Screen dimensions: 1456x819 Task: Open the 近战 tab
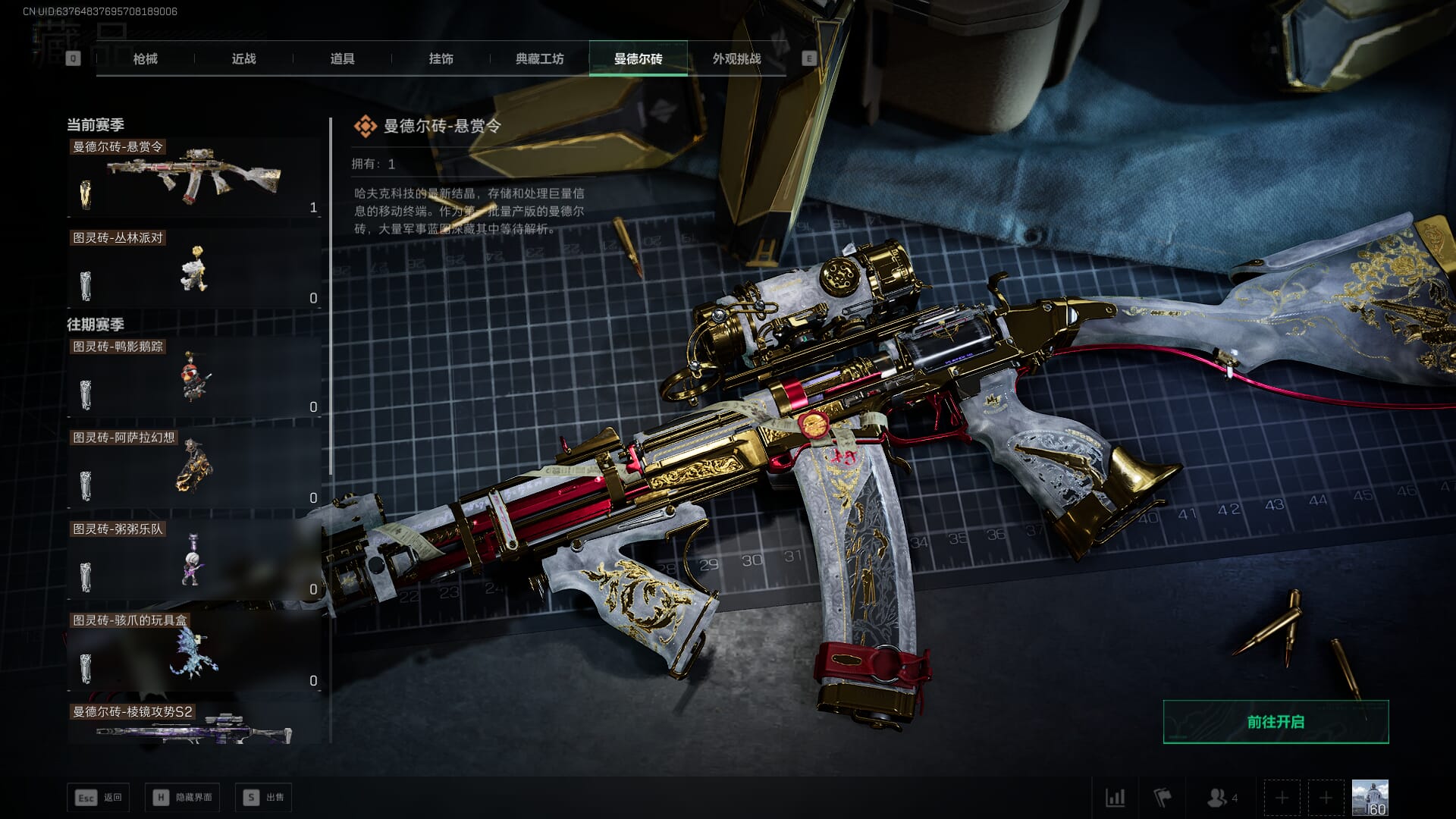coord(243,58)
